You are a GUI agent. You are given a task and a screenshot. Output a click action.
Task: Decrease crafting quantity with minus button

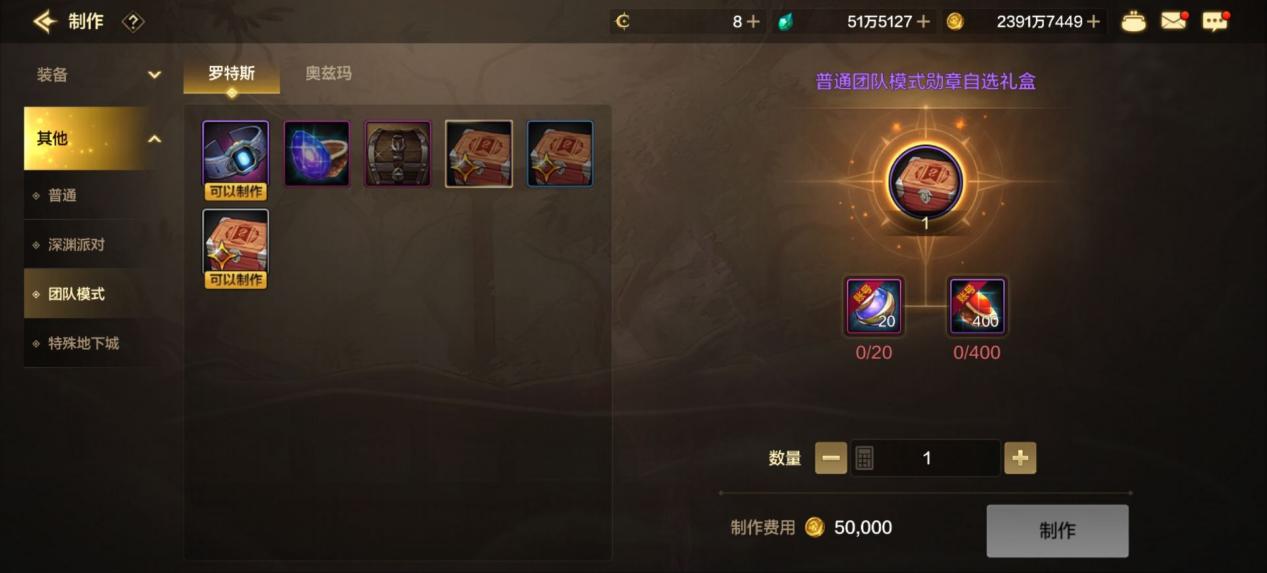coord(831,458)
